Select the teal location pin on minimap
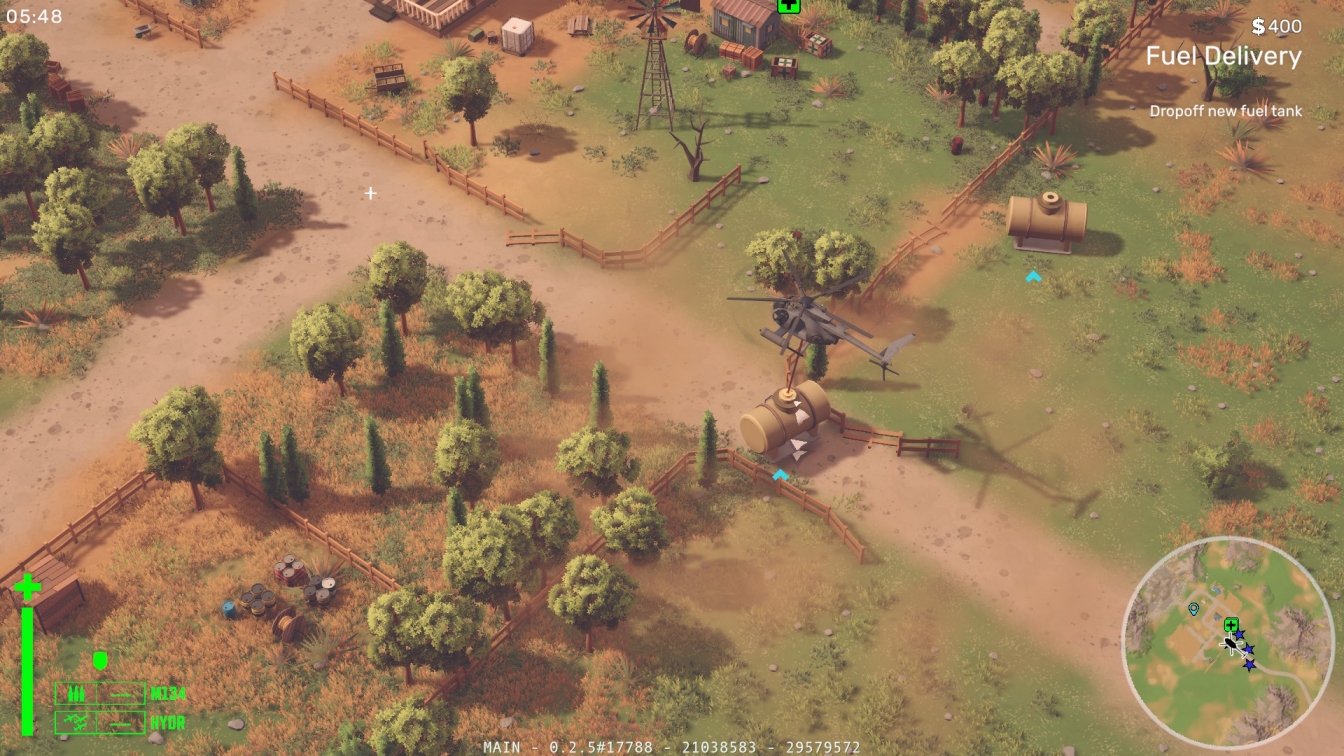 point(1193,608)
